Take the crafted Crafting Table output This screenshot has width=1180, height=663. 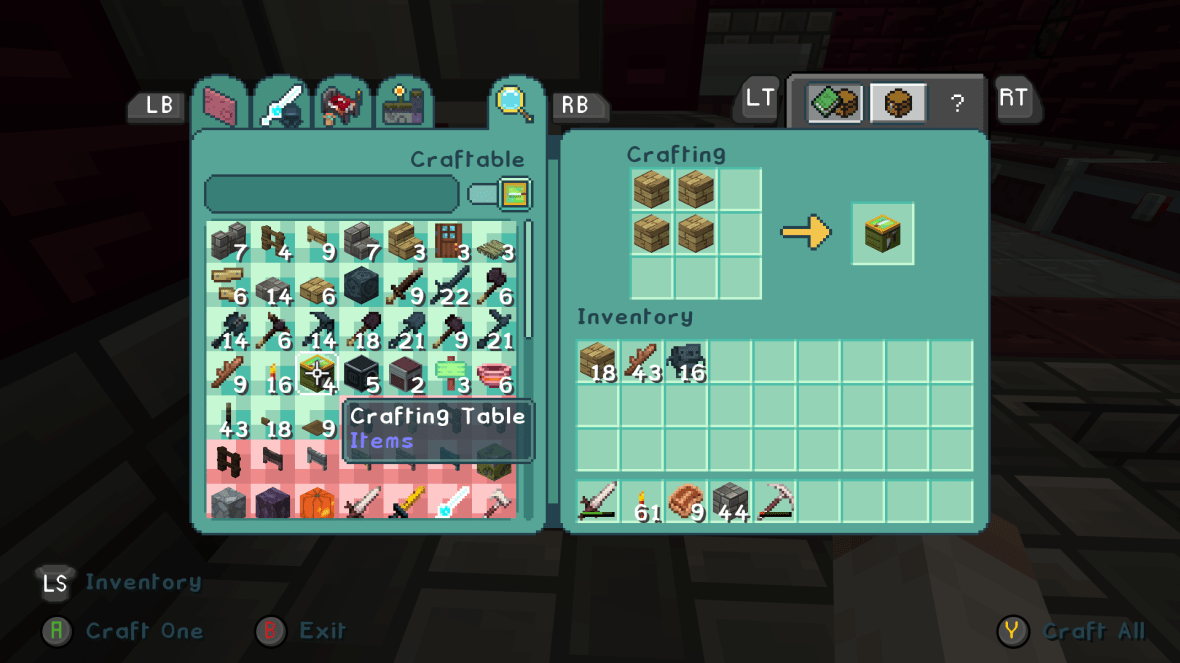[882, 234]
